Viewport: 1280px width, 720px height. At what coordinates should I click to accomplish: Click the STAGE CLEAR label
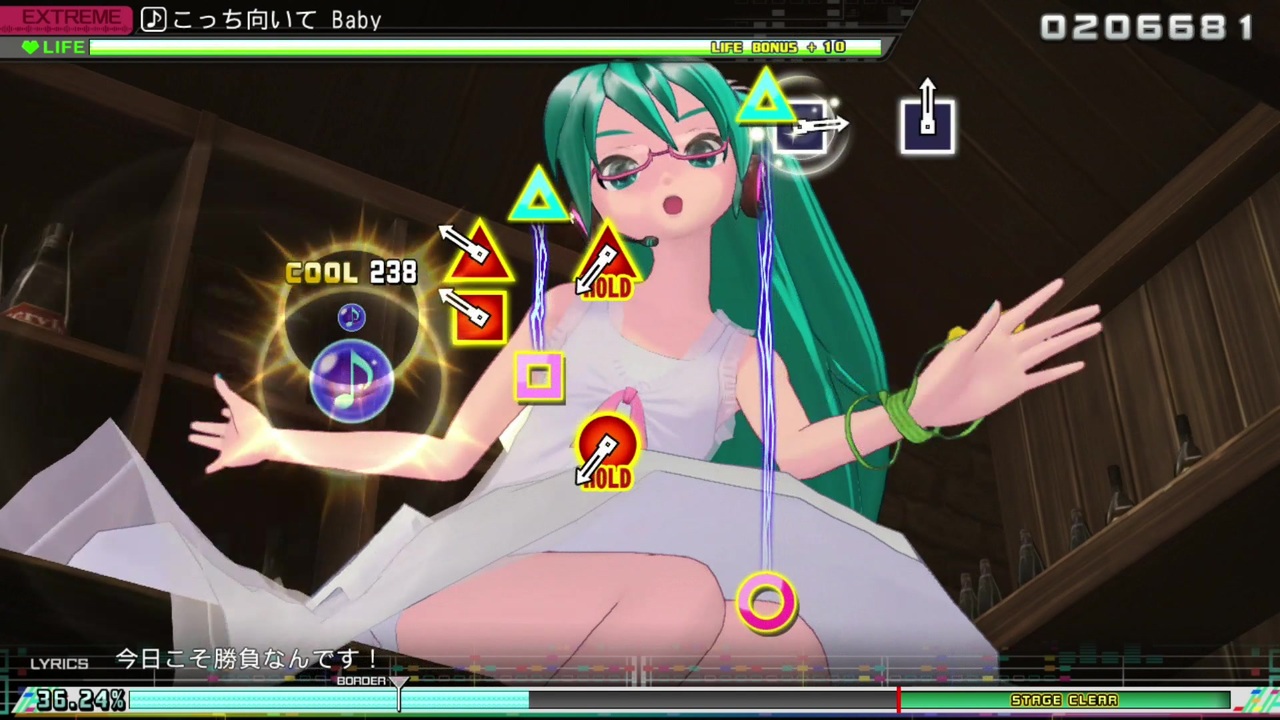(1064, 700)
